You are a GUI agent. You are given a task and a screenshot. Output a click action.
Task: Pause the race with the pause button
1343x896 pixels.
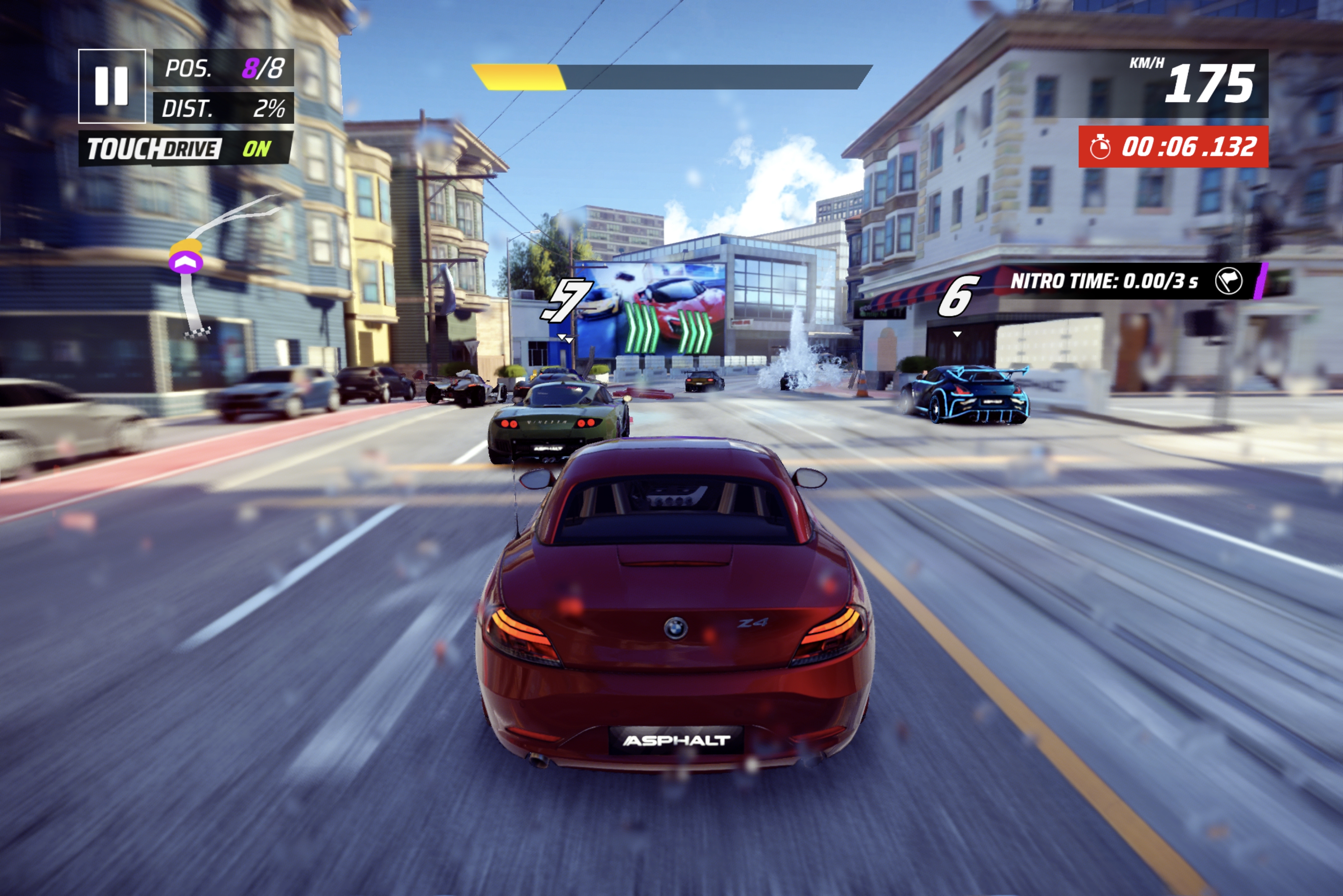tap(112, 86)
